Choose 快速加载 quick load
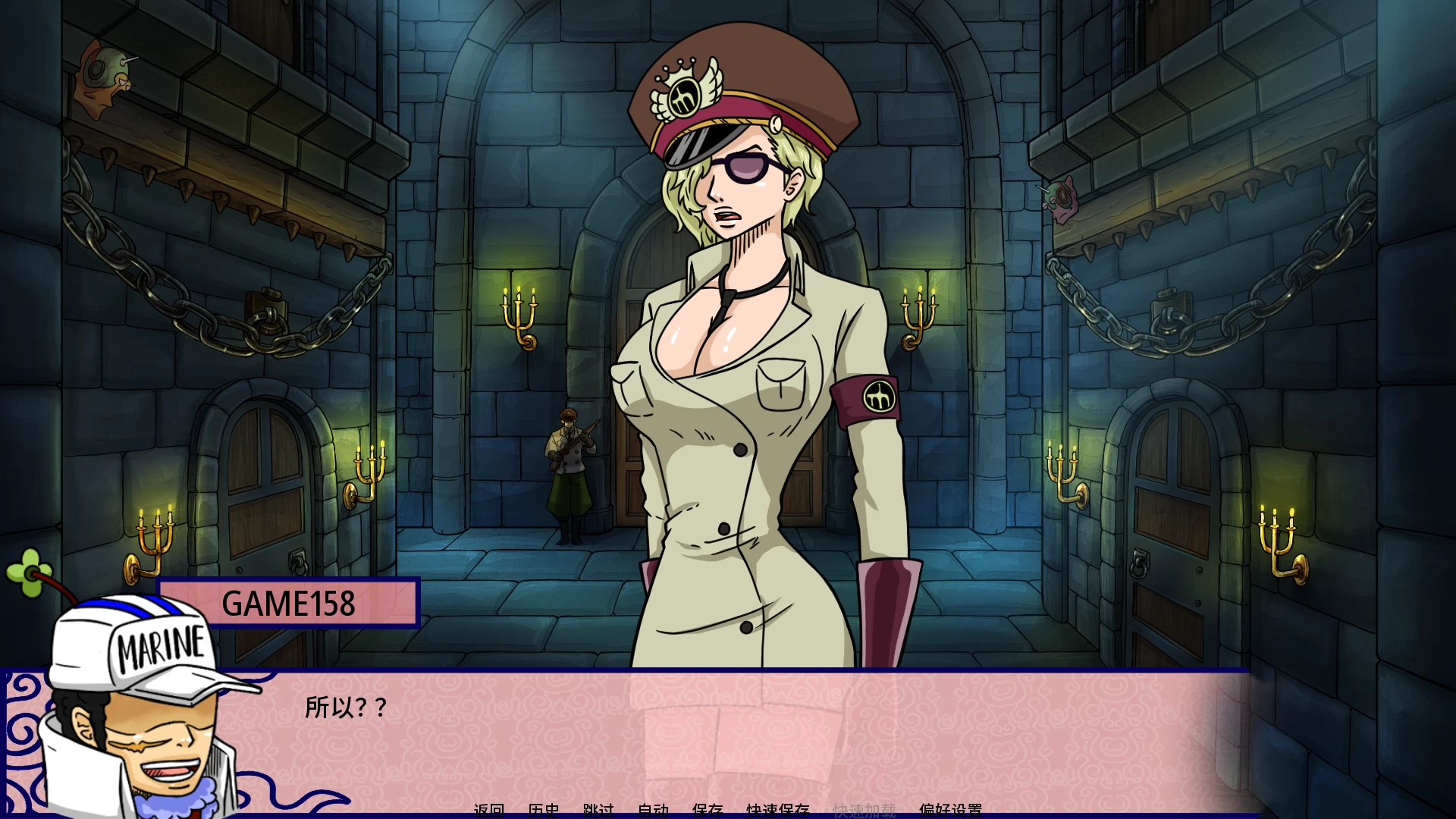The image size is (1456, 819). (864, 811)
